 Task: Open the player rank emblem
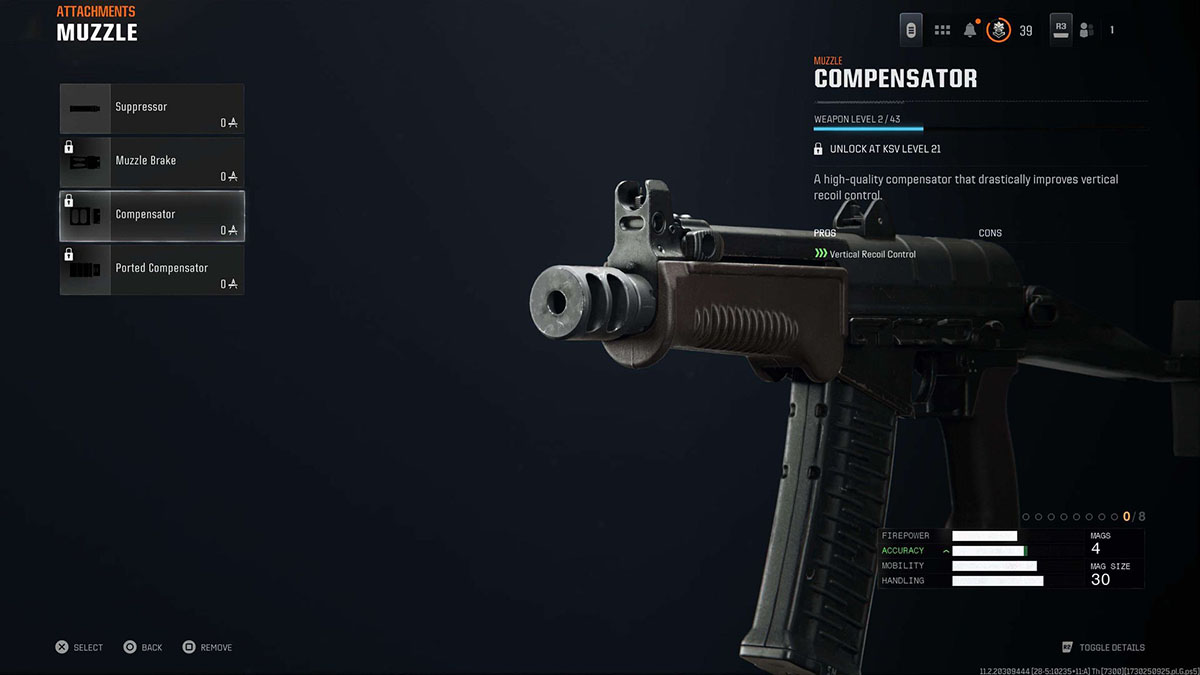[998, 30]
